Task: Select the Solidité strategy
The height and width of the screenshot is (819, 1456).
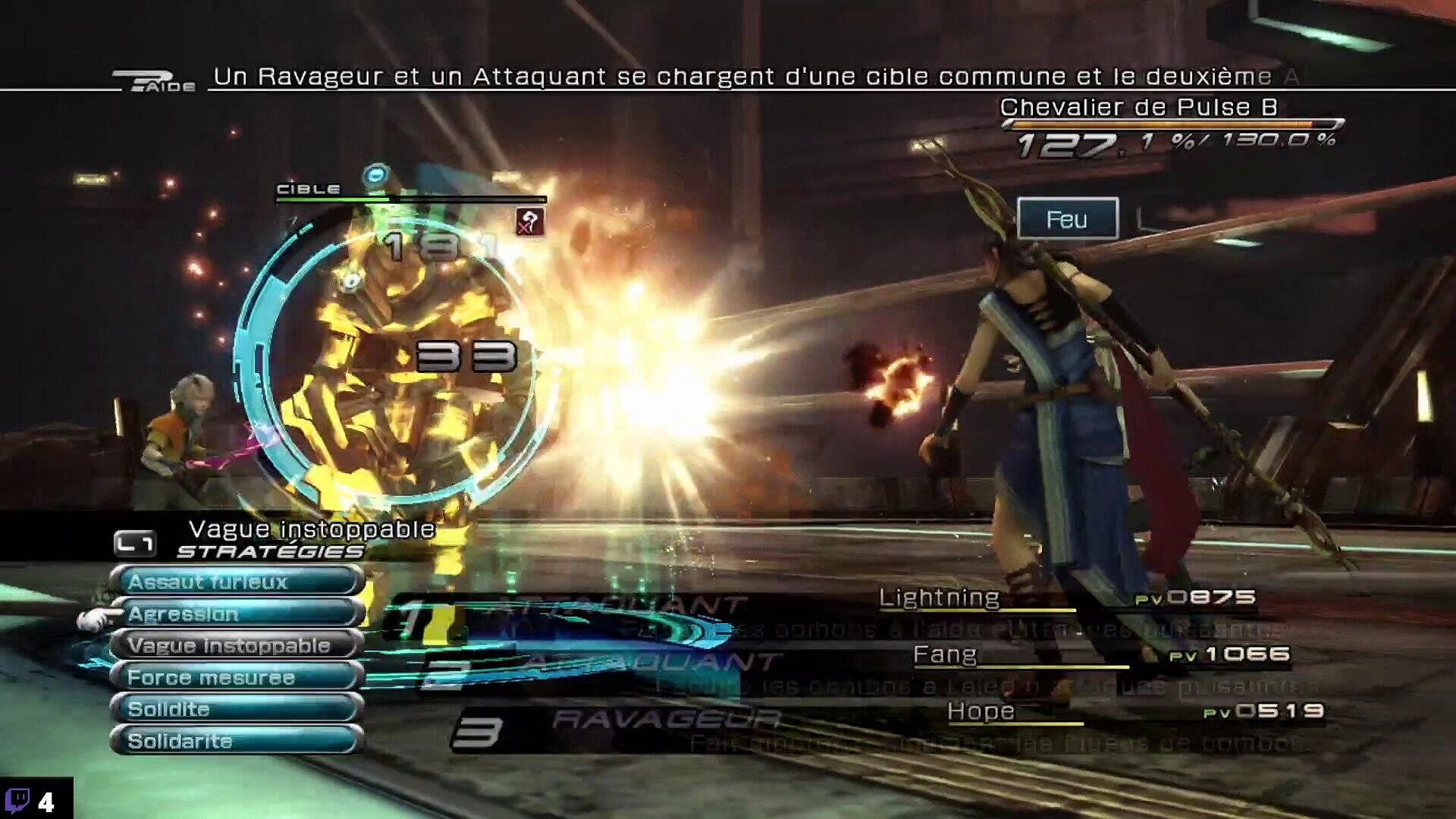Action: point(237,709)
